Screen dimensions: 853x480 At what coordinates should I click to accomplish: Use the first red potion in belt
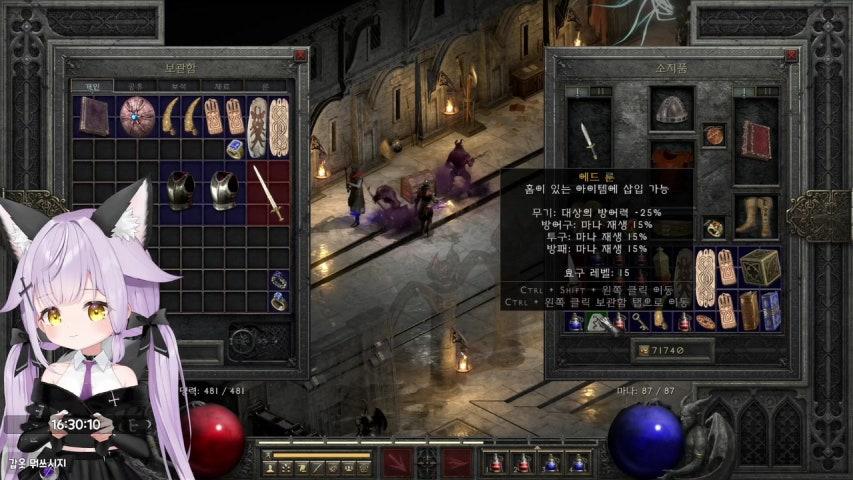tap(496, 463)
